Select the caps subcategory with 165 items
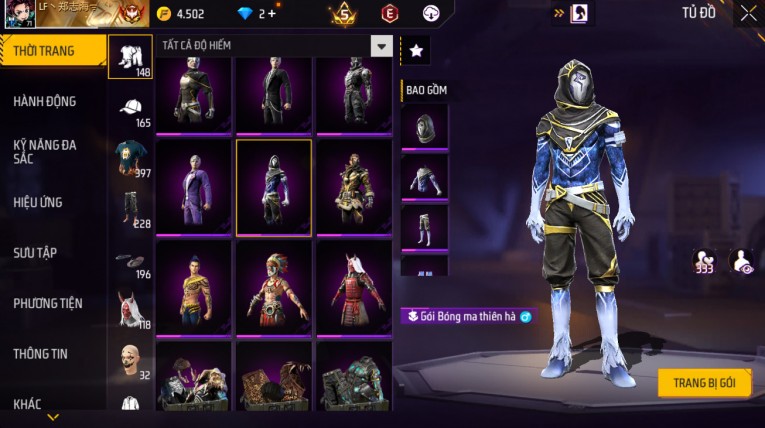The height and width of the screenshot is (428, 765). pos(130,111)
